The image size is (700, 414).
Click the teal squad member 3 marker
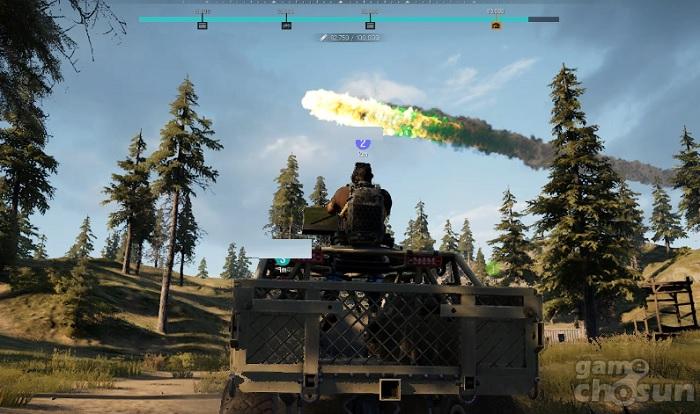pos(283,261)
